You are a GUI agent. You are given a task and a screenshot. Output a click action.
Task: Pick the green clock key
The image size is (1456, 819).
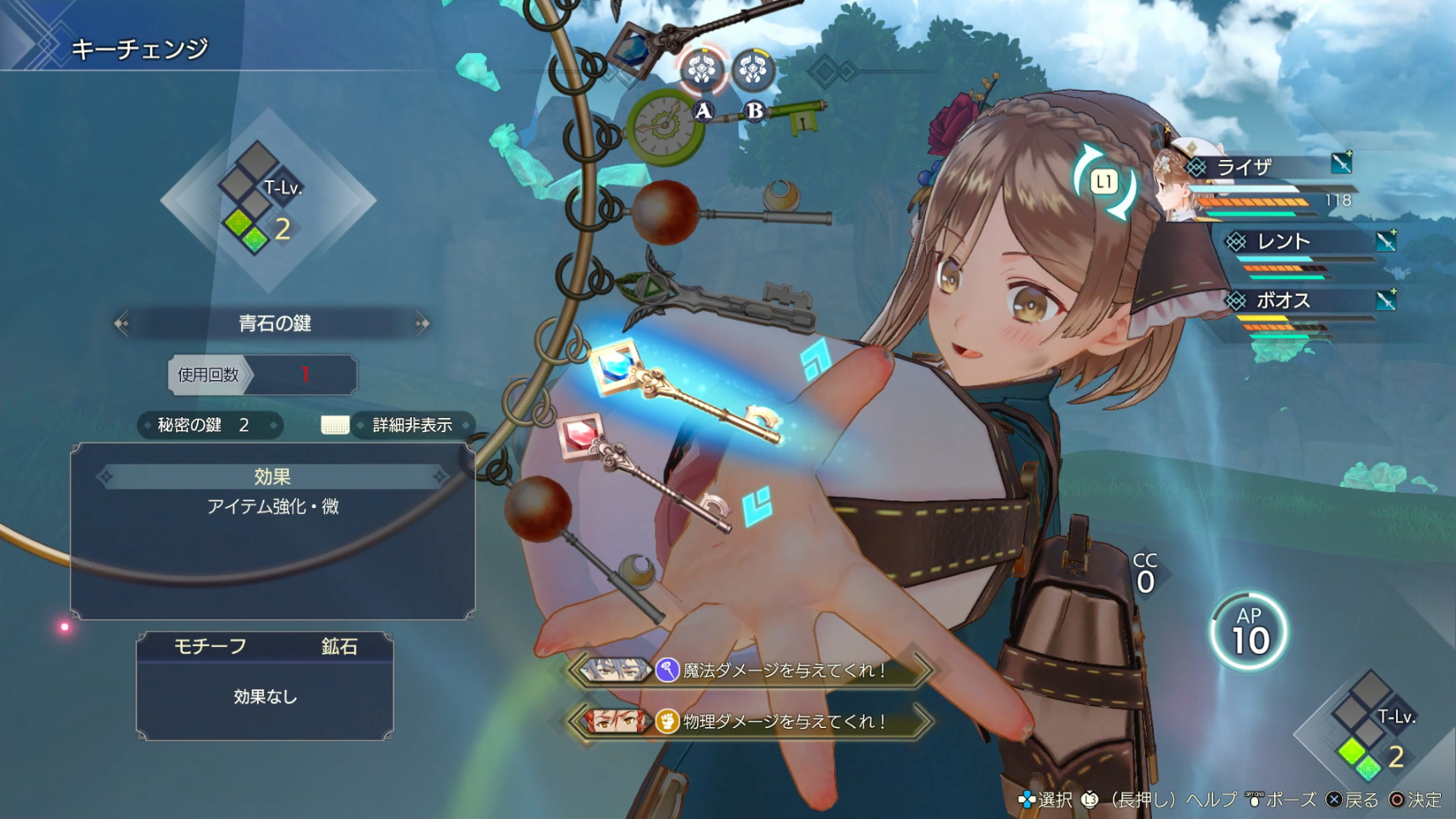pyautogui.click(x=666, y=128)
